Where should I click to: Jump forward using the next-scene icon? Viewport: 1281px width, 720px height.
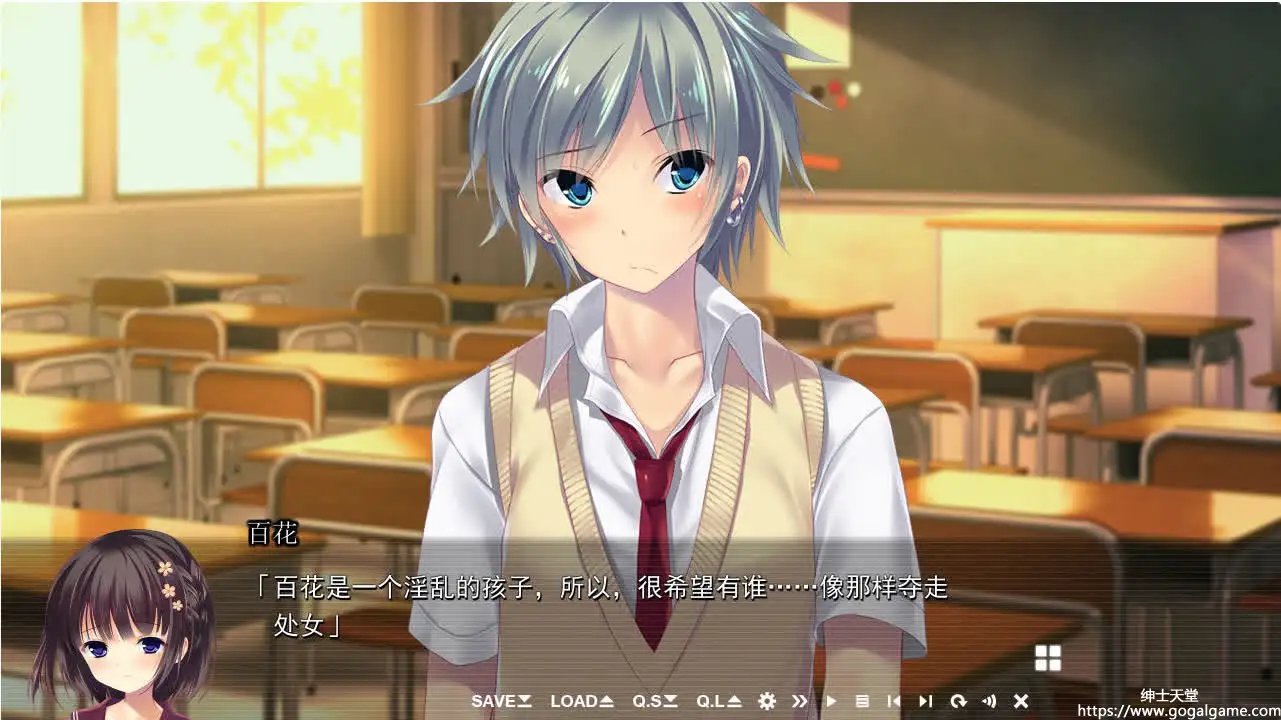coord(925,701)
